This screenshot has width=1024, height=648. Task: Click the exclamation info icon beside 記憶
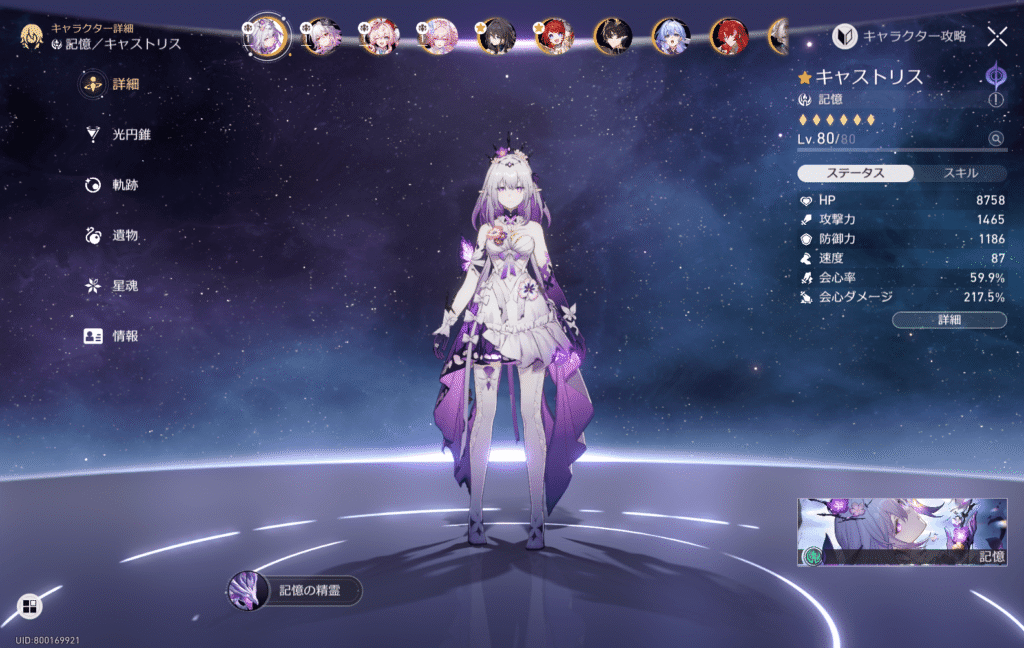click(996, 100)
